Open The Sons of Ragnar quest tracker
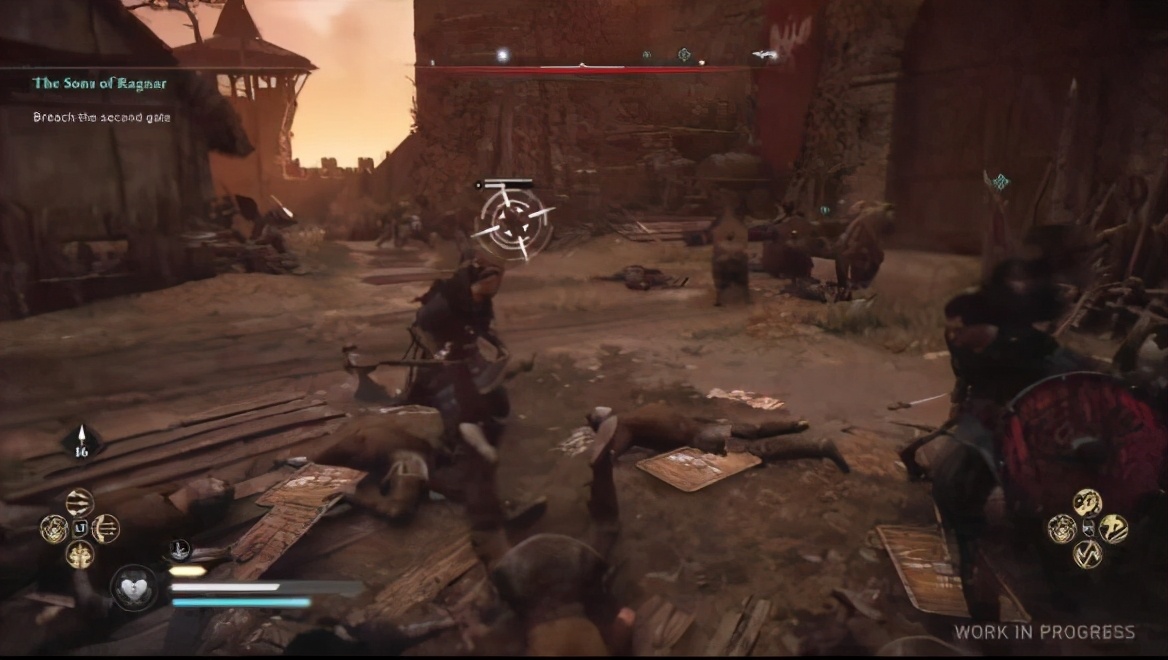The width and height of the screenshot is (1168, 660). [99, 83]
